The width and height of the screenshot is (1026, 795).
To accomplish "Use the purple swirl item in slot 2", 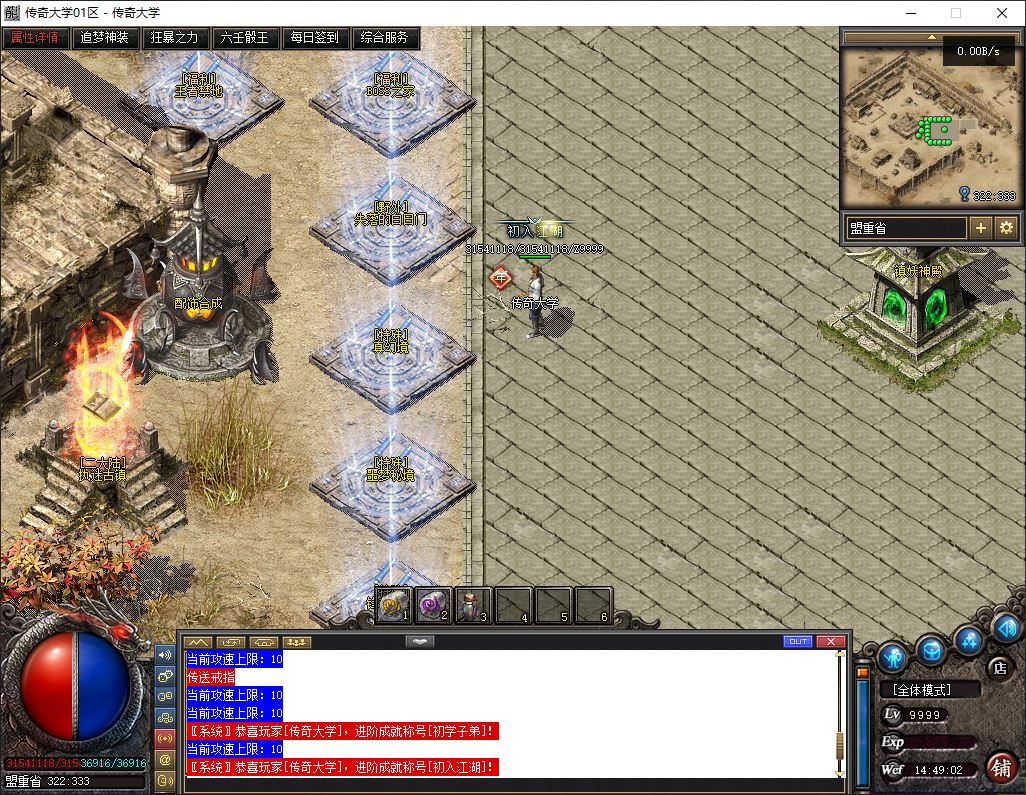I will pos(433,604).
